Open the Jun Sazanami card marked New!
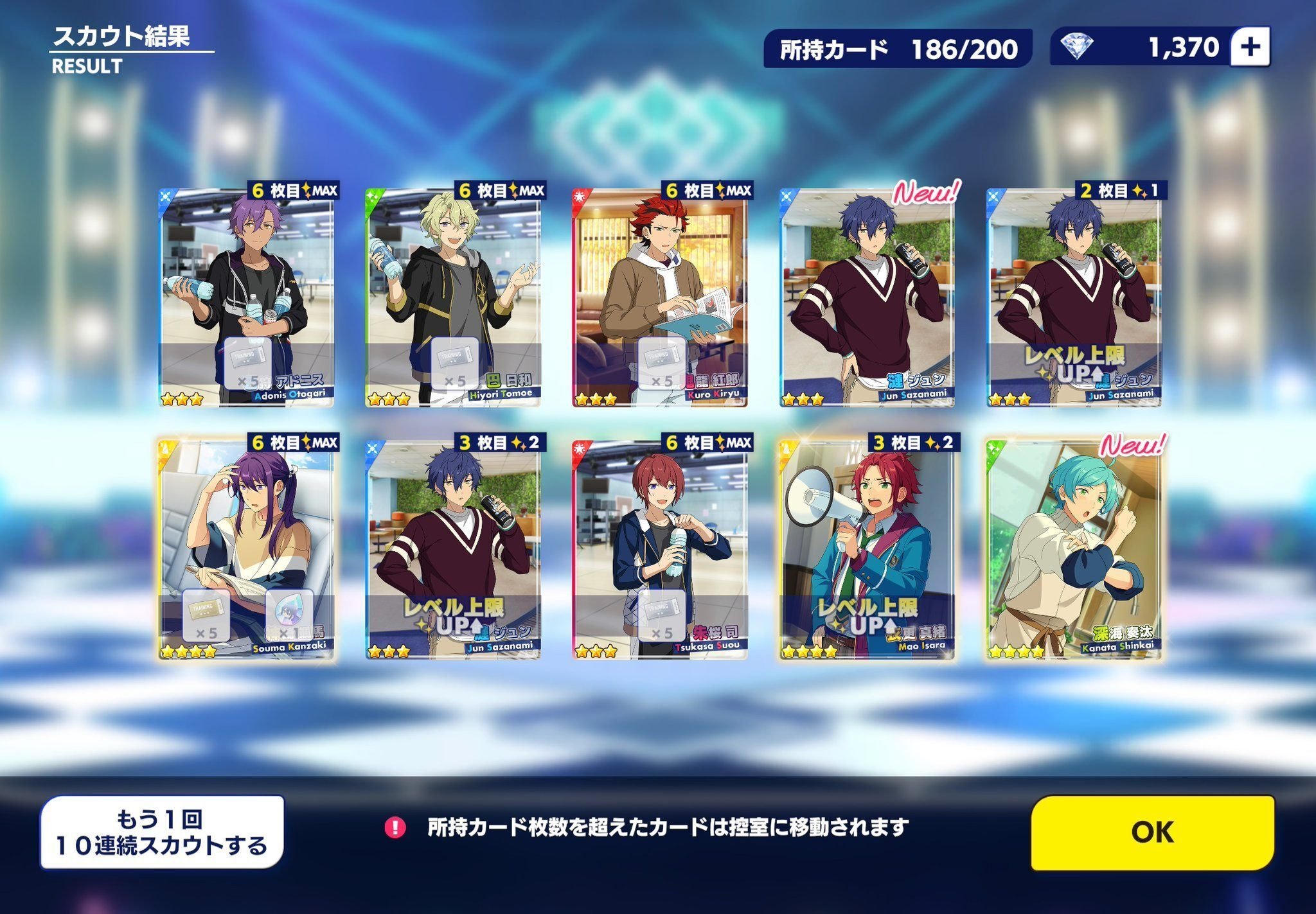 tap(867, 297)
